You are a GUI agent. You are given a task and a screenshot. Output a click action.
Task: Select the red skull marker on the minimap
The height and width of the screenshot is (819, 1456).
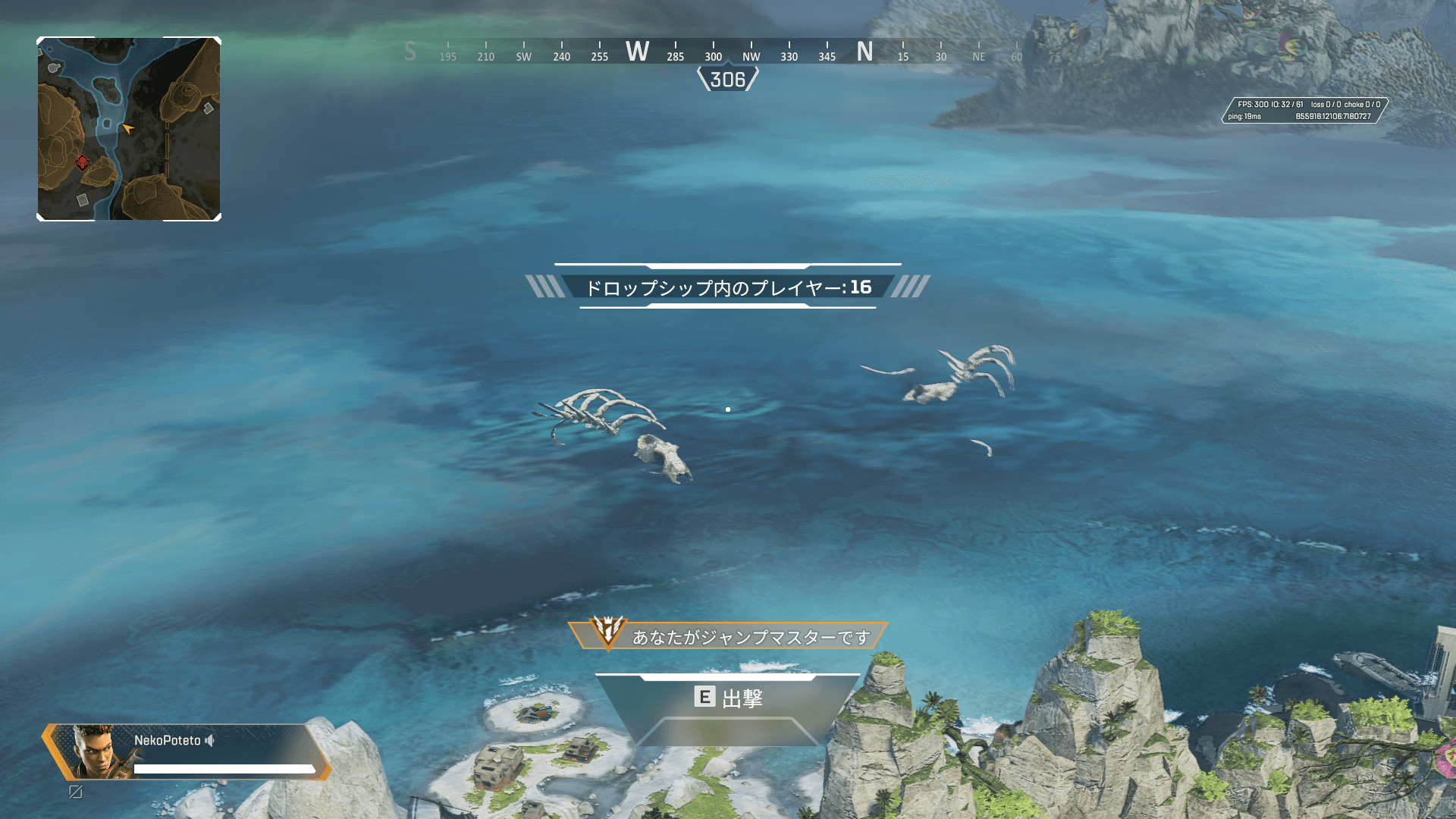(x=83, y=162)
